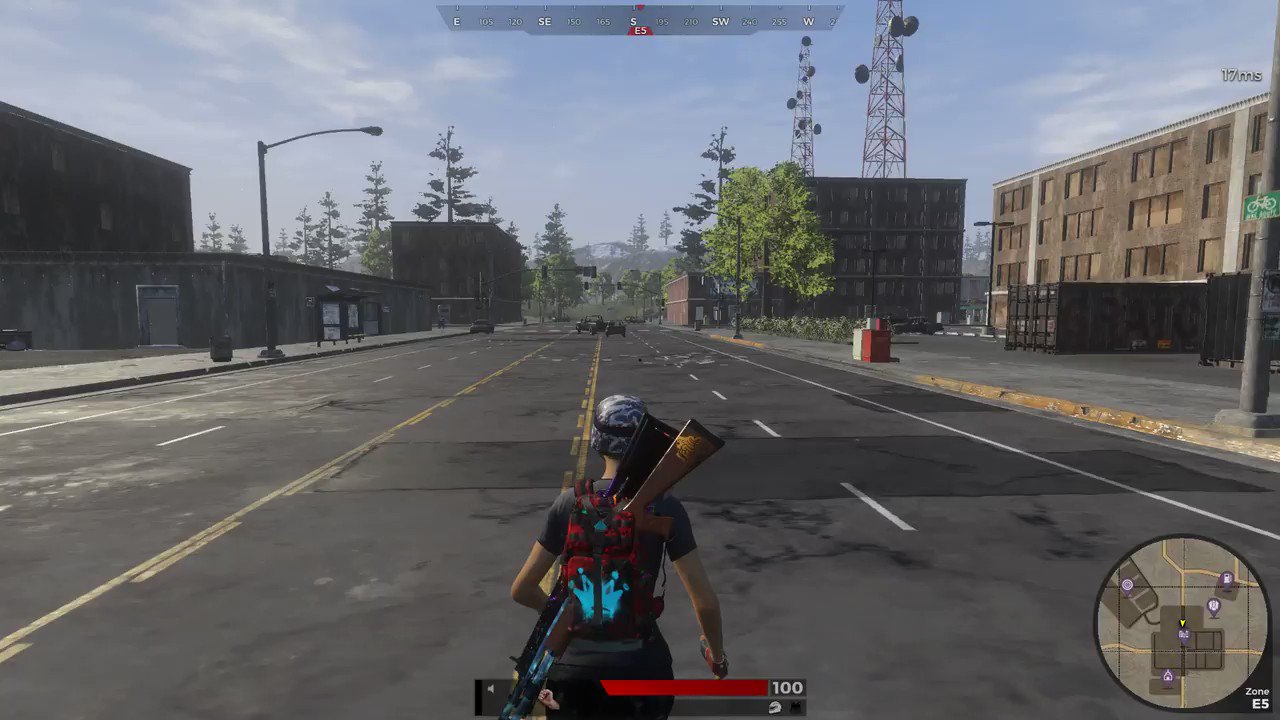Select the SW direction on the compass bar

[720, 21]
